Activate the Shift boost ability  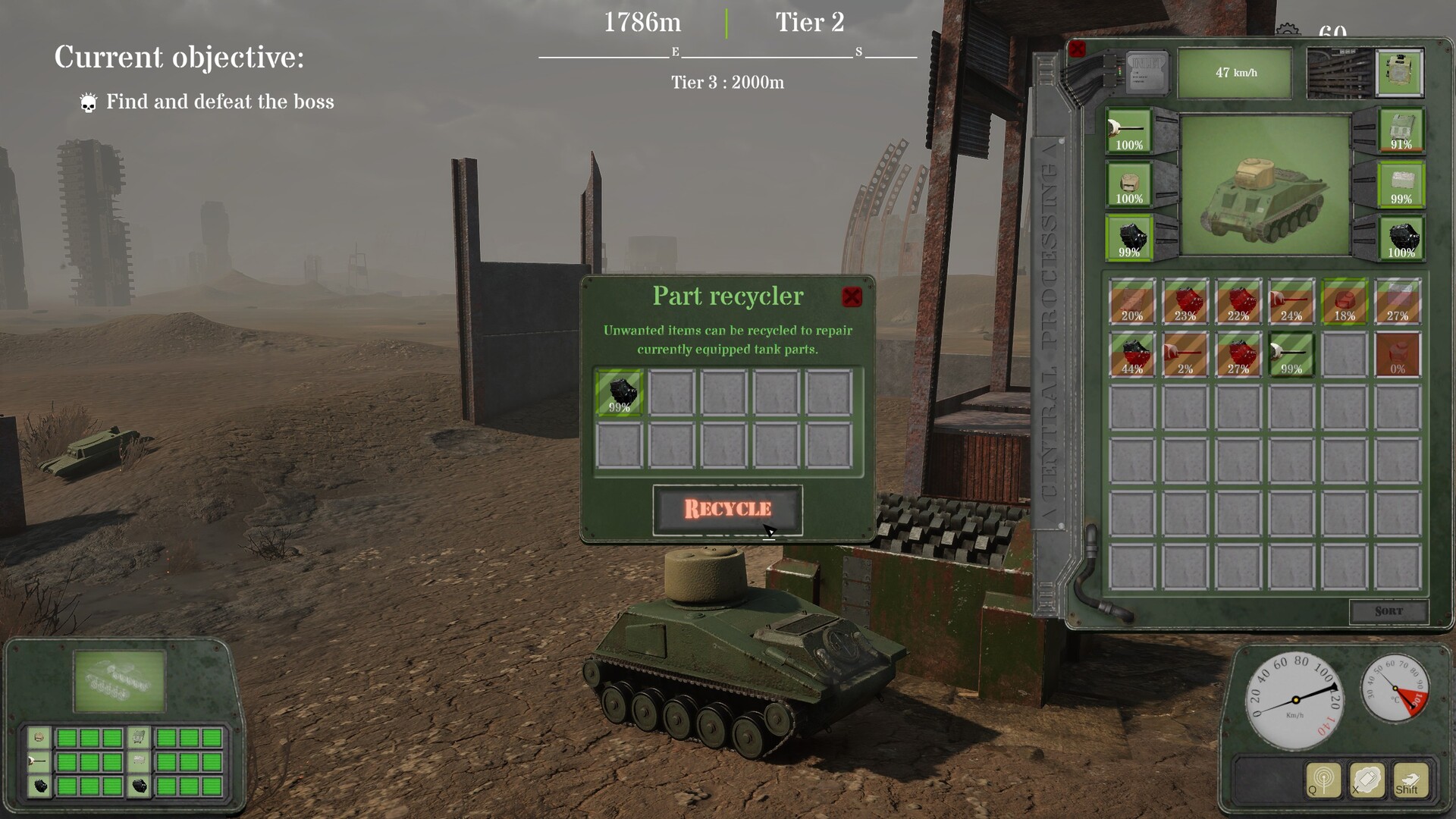1409,781
